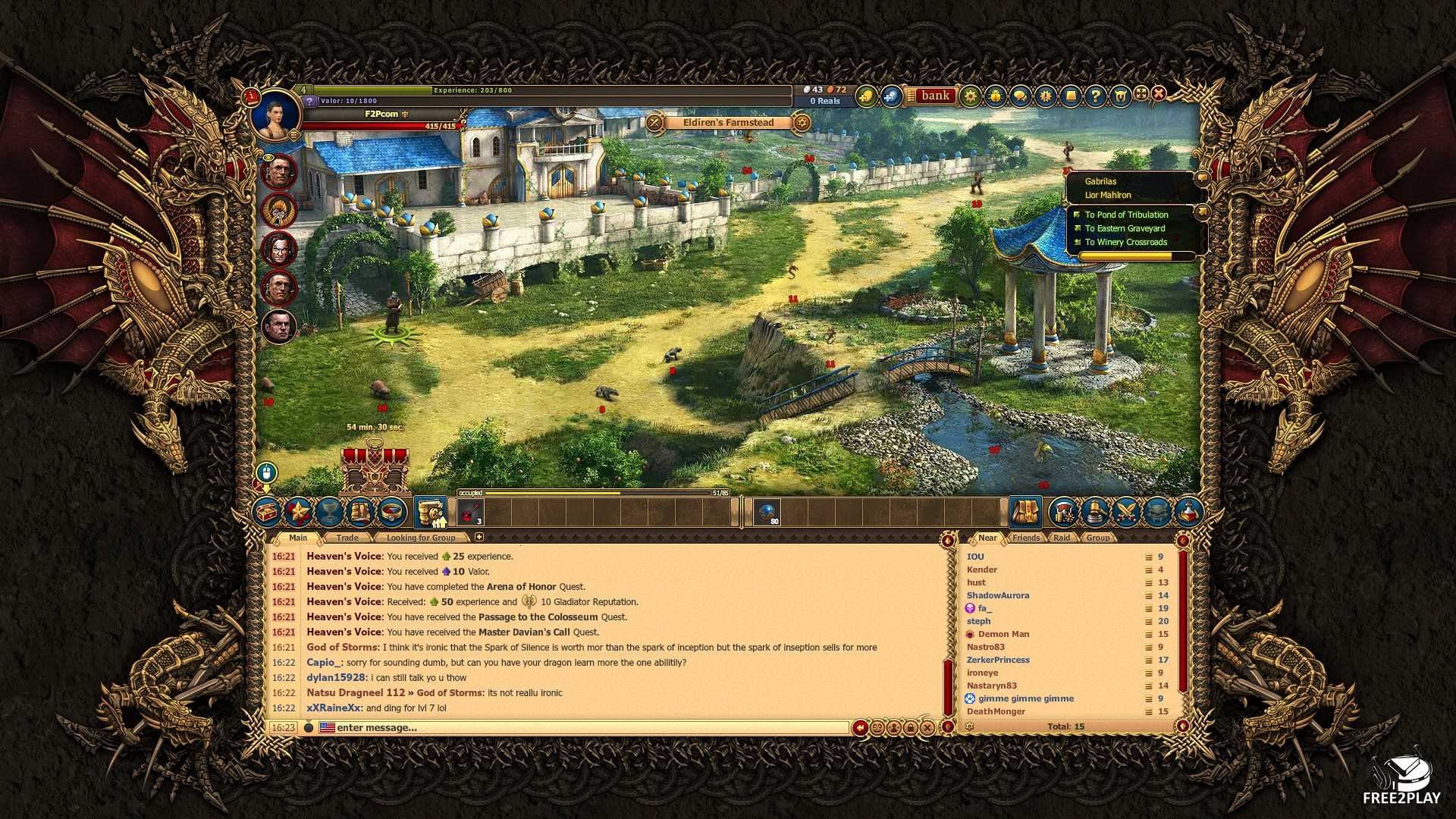Image resolution: width=1456 pixels, height=819 pixels.
Task: Open the crossed swords battle icon
Action: pyautogui.click(x=1126, y=513)
